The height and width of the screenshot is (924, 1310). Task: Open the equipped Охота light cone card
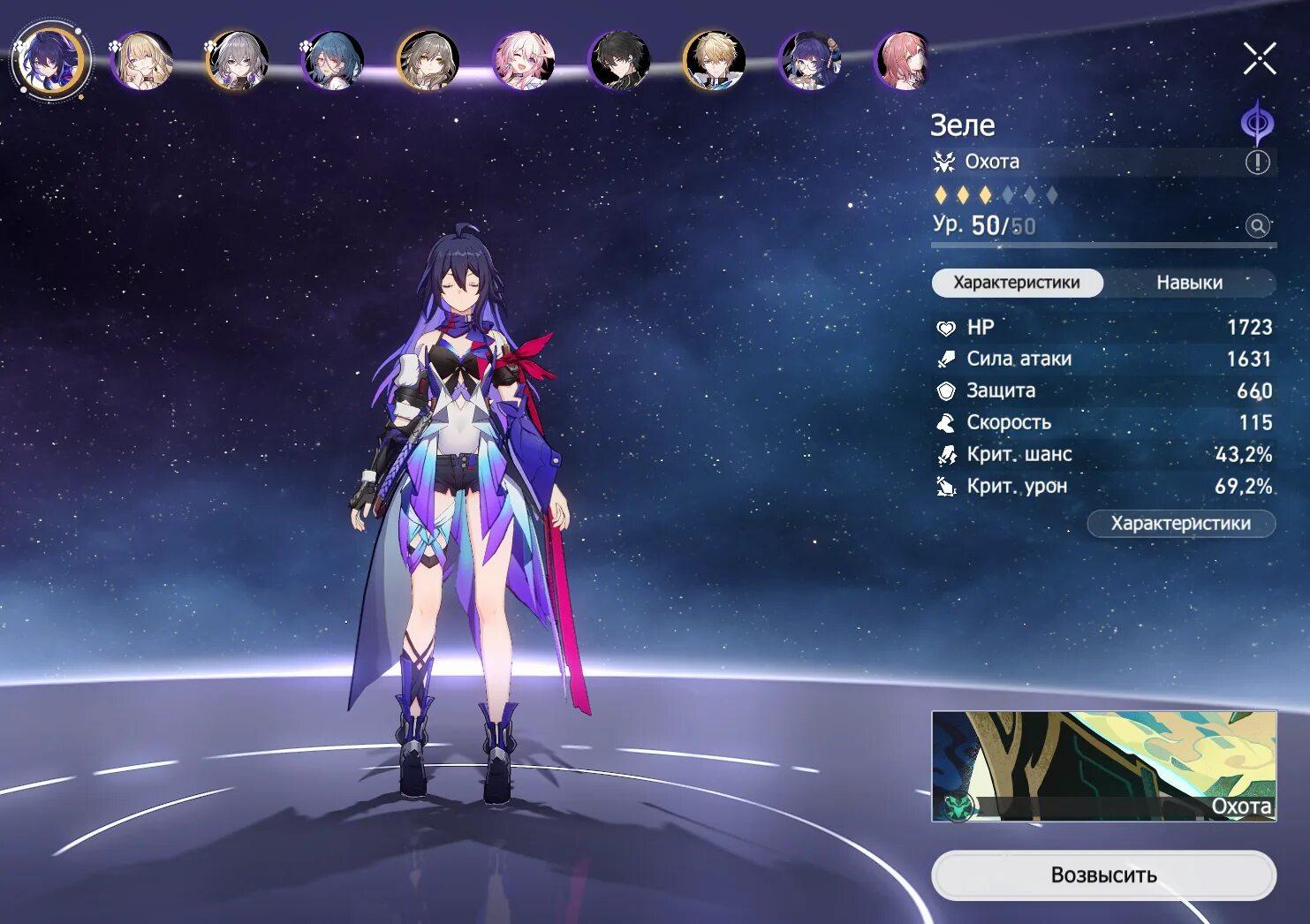pyautogui.click(x=1103, y=766)
